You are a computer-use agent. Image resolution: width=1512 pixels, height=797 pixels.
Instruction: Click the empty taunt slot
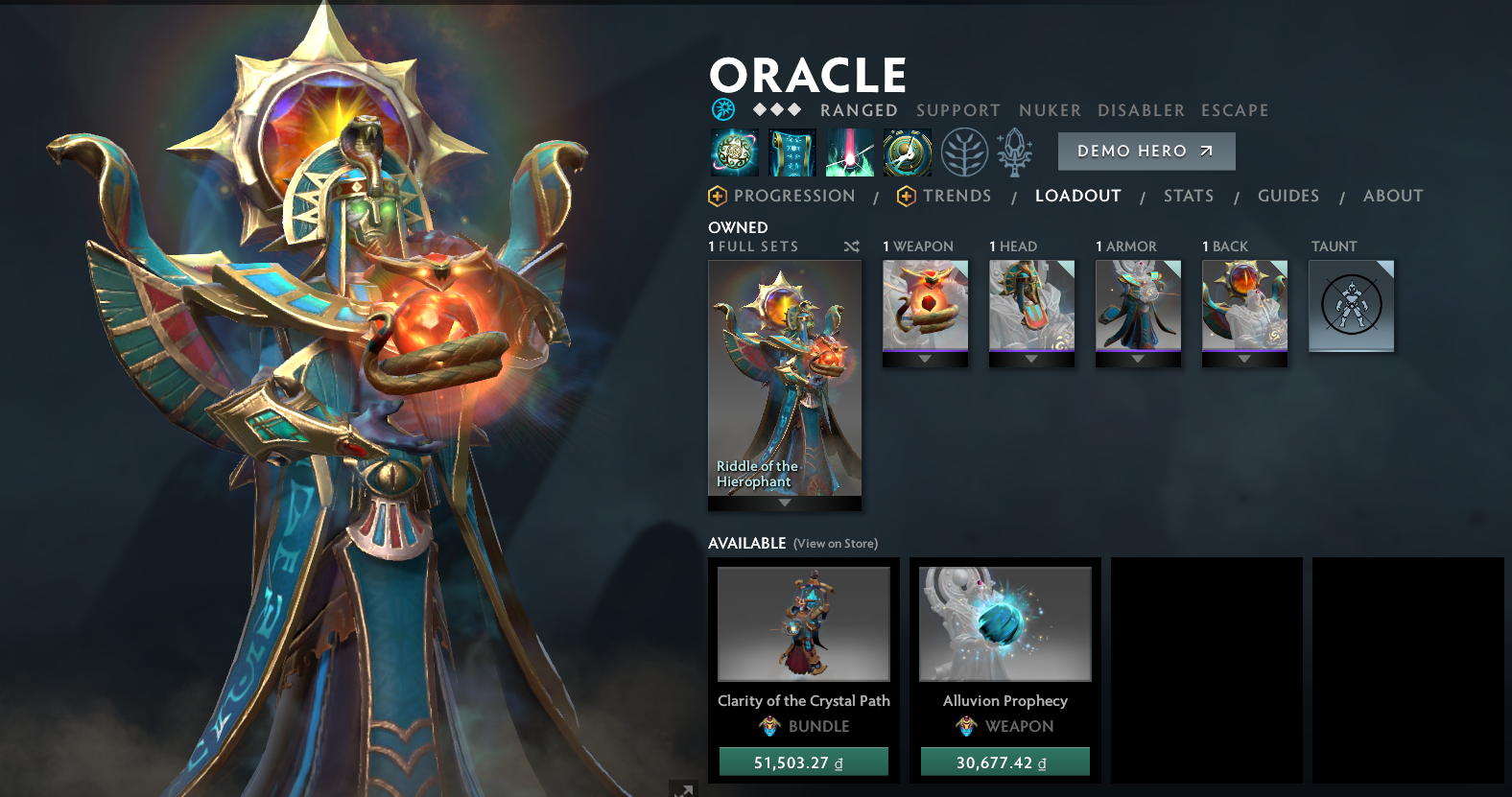1351,306
